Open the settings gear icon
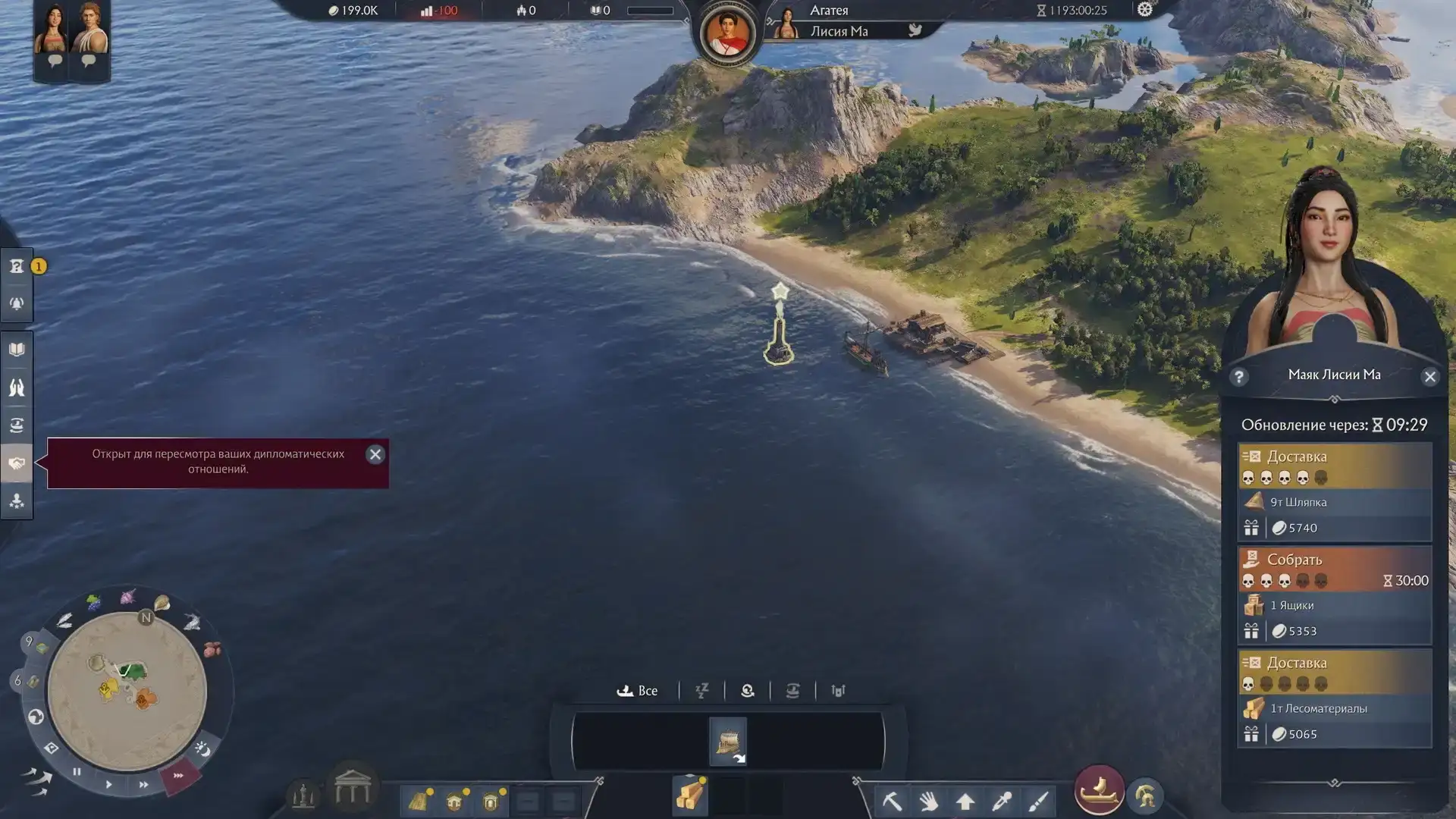The image size is (1456, 819). (1144, 10)
